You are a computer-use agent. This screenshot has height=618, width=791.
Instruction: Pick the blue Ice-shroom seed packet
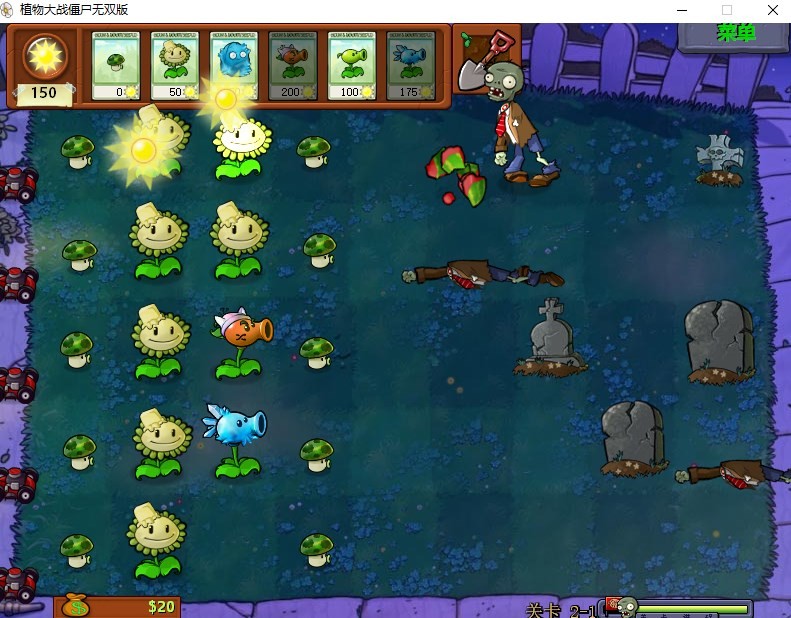pos(233,65)
